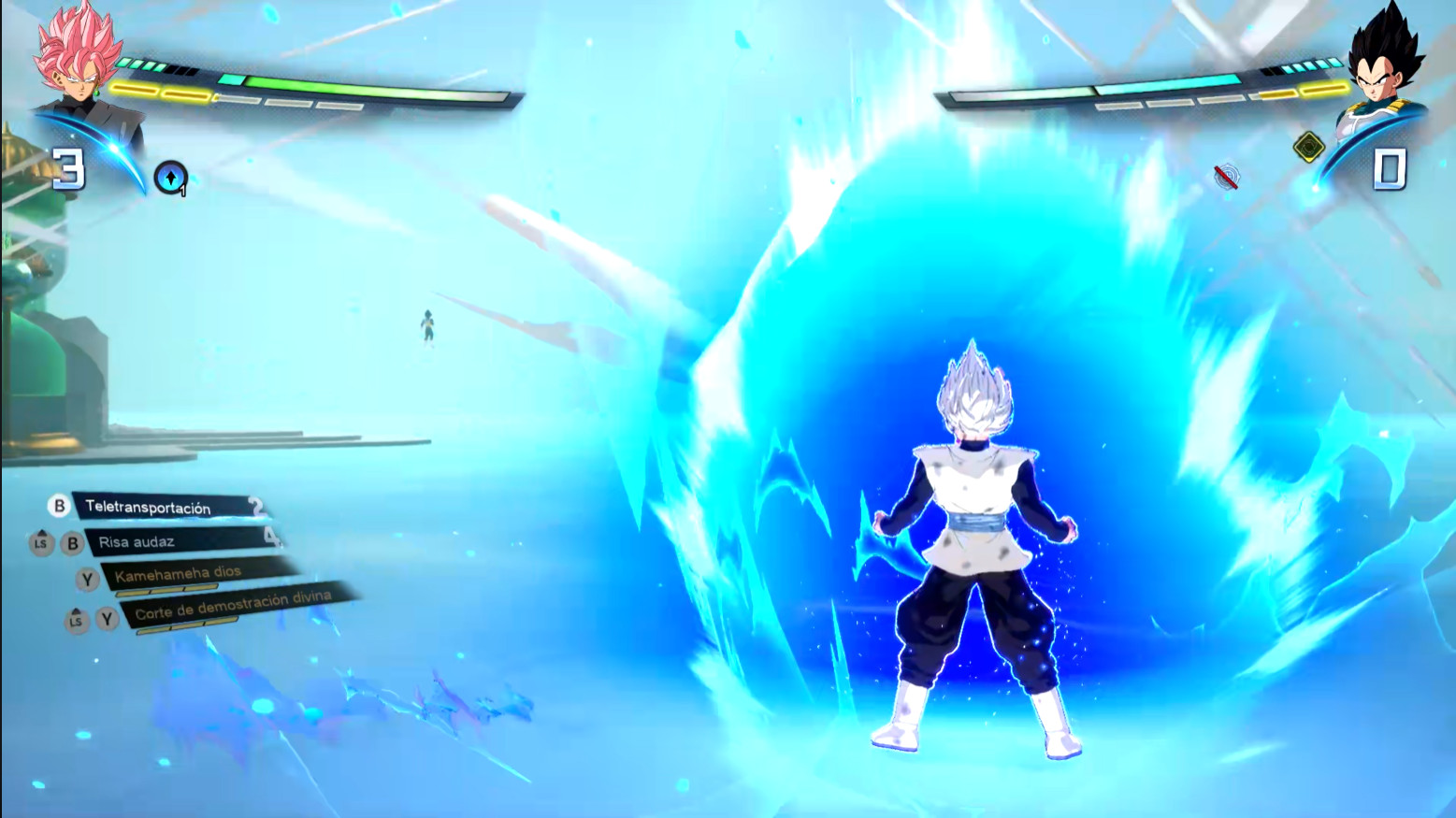Viewport: 1456px width, 818px height.
Task: Click the crossed-out perception status icon
Action: coord(1225,178)
